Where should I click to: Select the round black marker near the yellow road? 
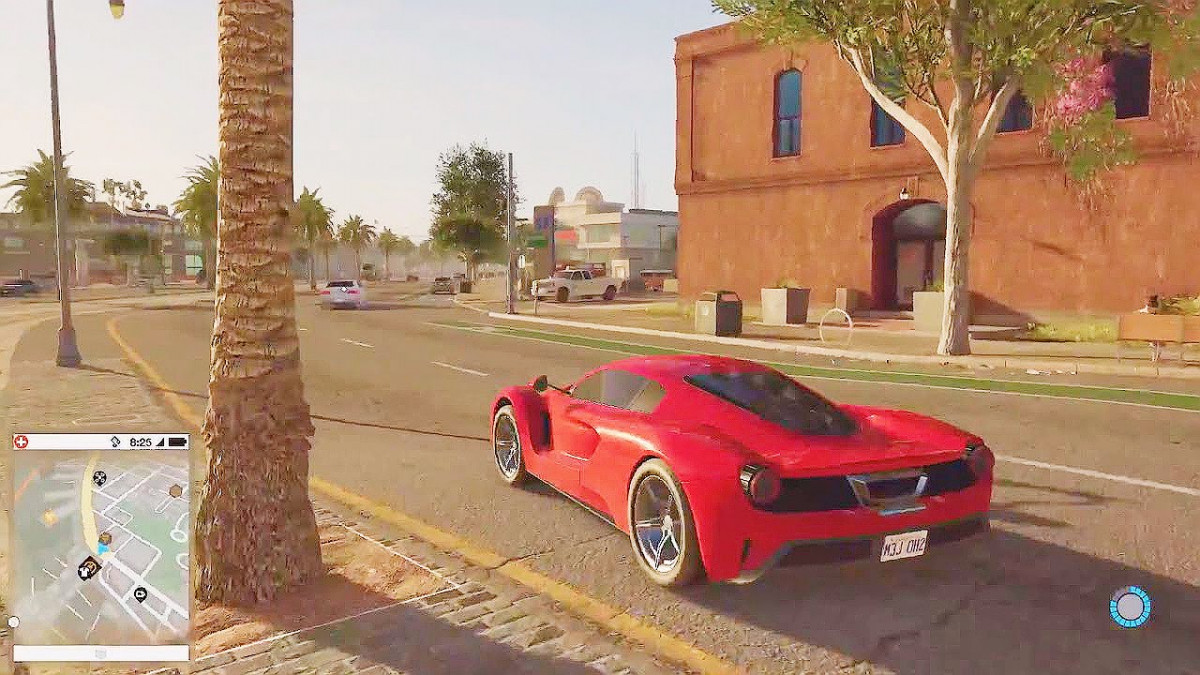point(99,478)
